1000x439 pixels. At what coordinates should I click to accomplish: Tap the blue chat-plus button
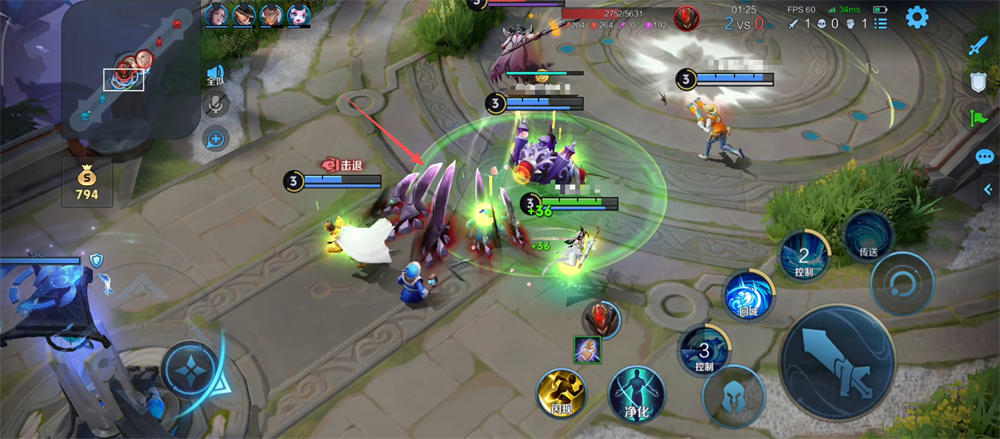215,139
